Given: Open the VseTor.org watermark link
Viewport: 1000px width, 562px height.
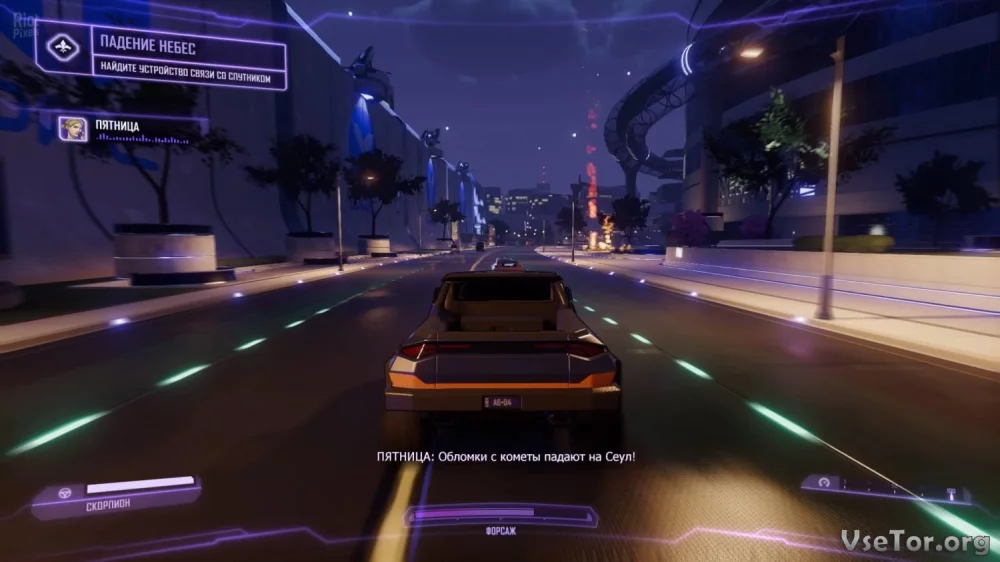Looking at the screenshot, I should (x=913, y=540).
